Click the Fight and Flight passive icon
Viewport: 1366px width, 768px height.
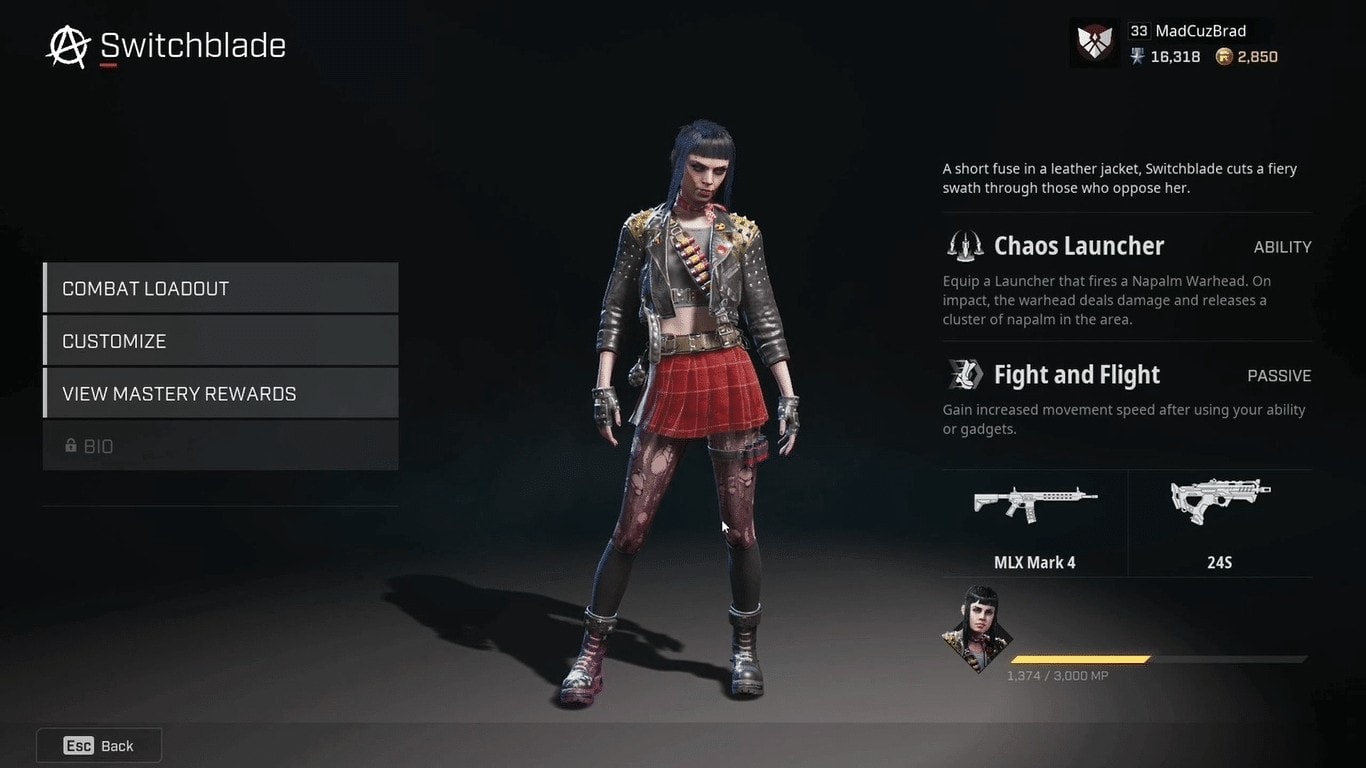click(963, 374)
